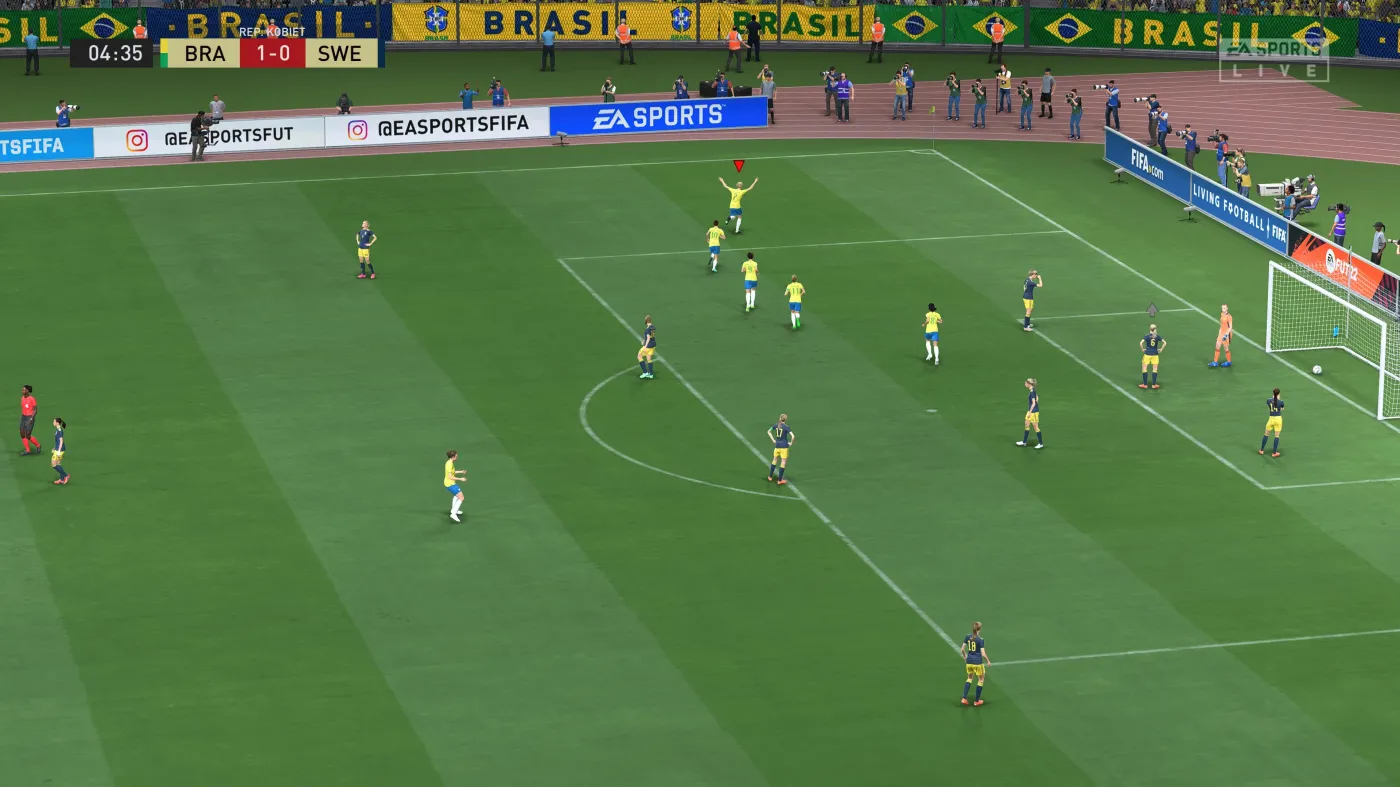This screenshot has height=787, width=1400.
Task: Select the orange-shirted Sweden goalkeeper
Action: 1222,330
